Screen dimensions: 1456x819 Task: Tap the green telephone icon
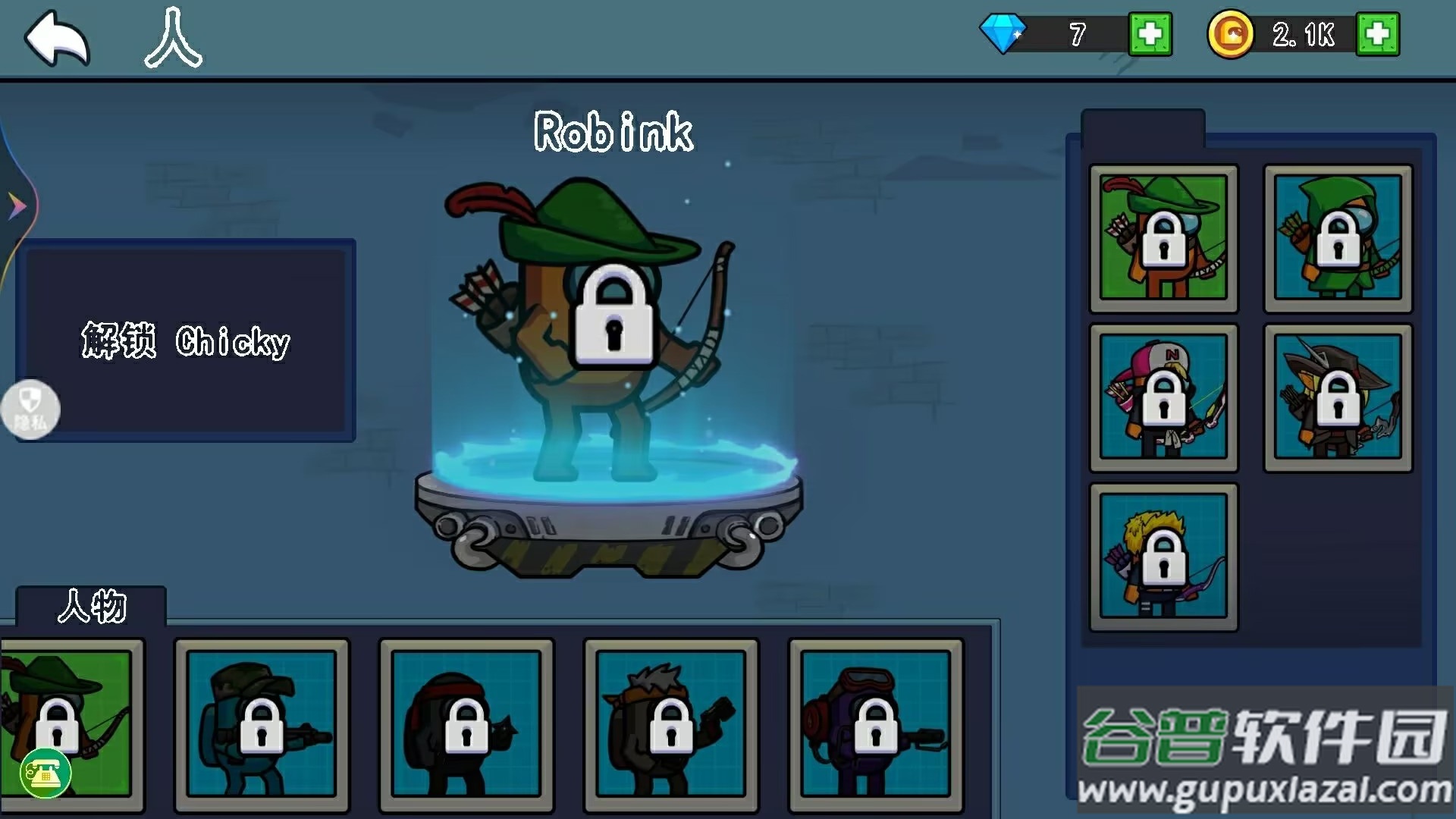[45, 773]
